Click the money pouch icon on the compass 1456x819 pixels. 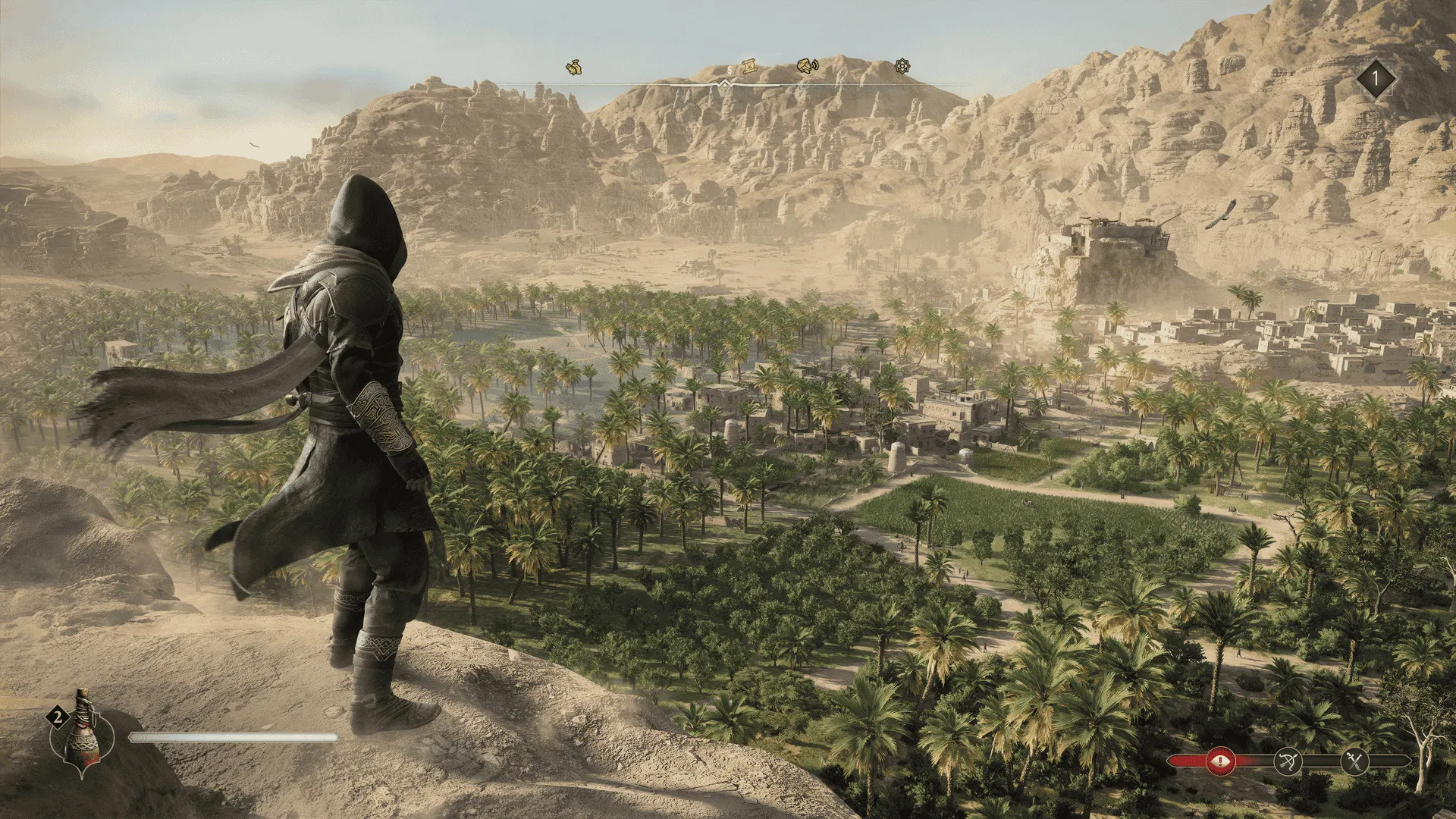coord(574,68)
